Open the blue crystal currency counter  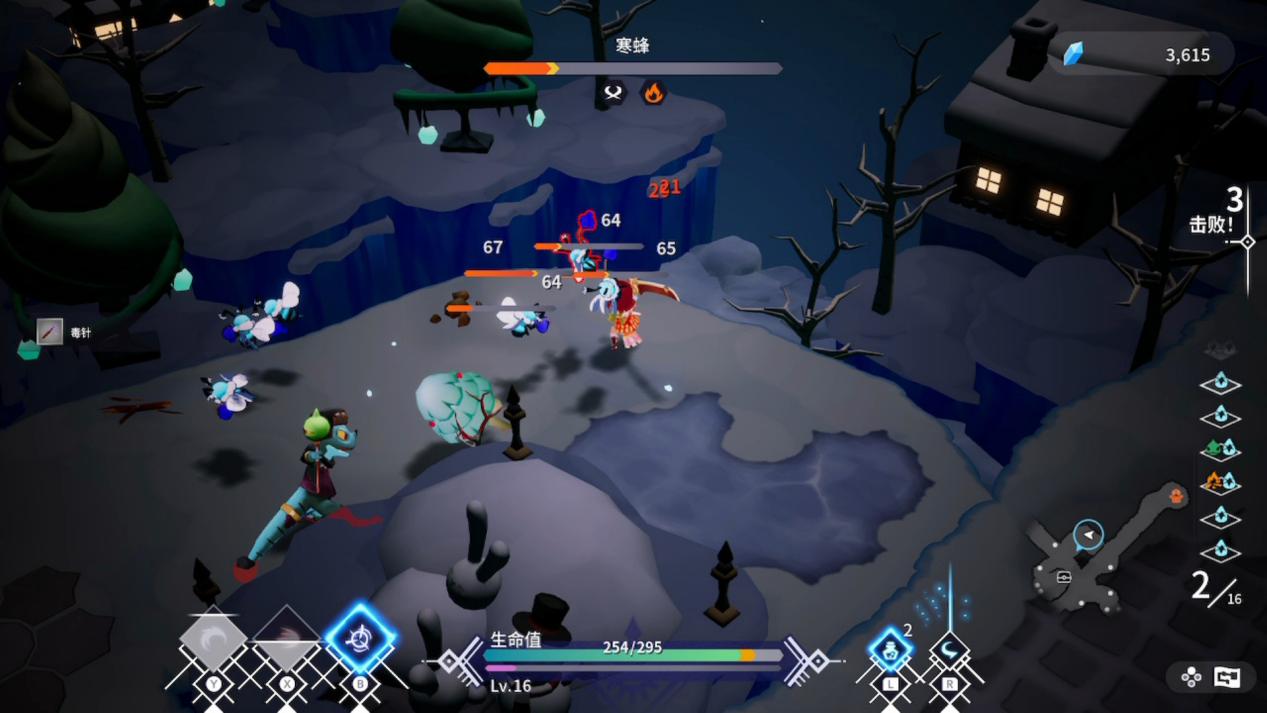pyautogui.click(x=1140, y=55)
